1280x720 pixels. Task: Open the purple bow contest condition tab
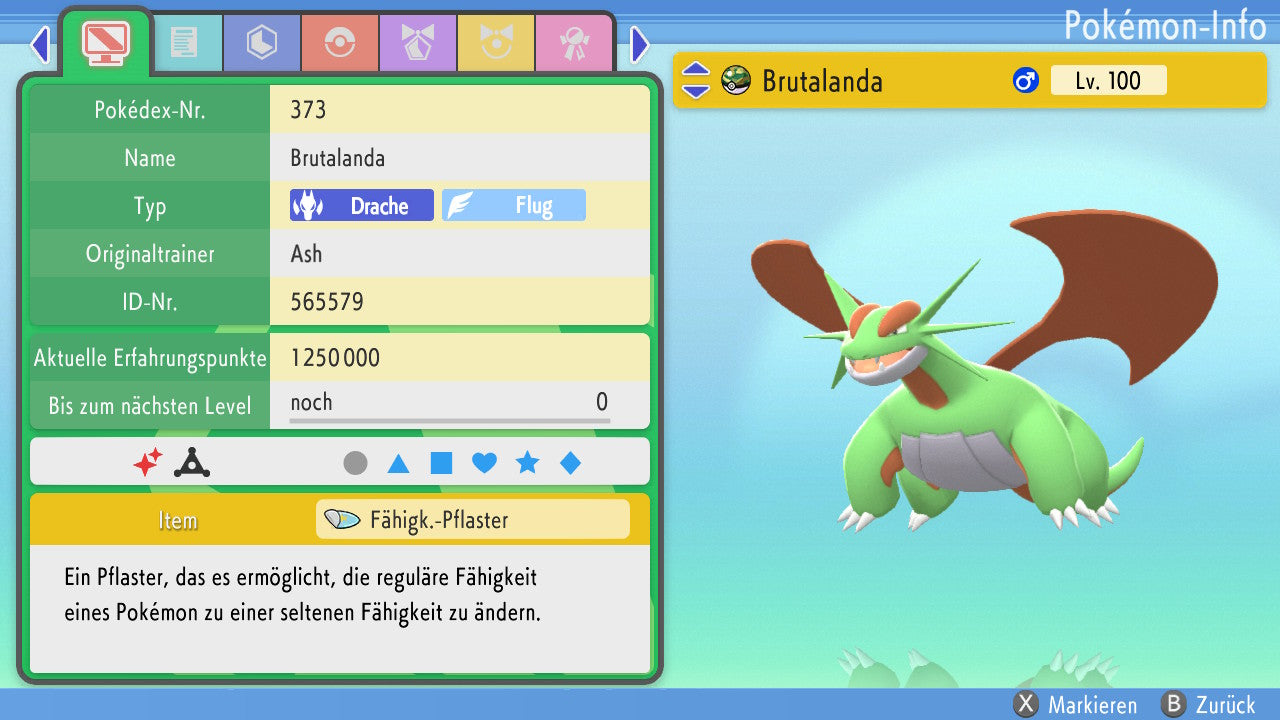418,43
